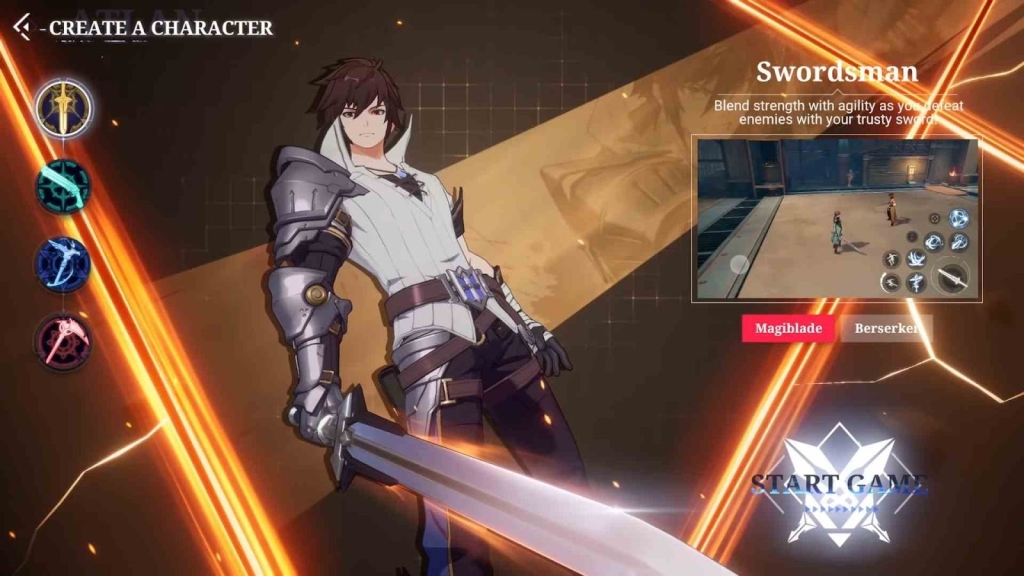This screenshot has height=576, width=1024.
Task: Switch to the Magiblade subclass
Action: coord(788,329)
